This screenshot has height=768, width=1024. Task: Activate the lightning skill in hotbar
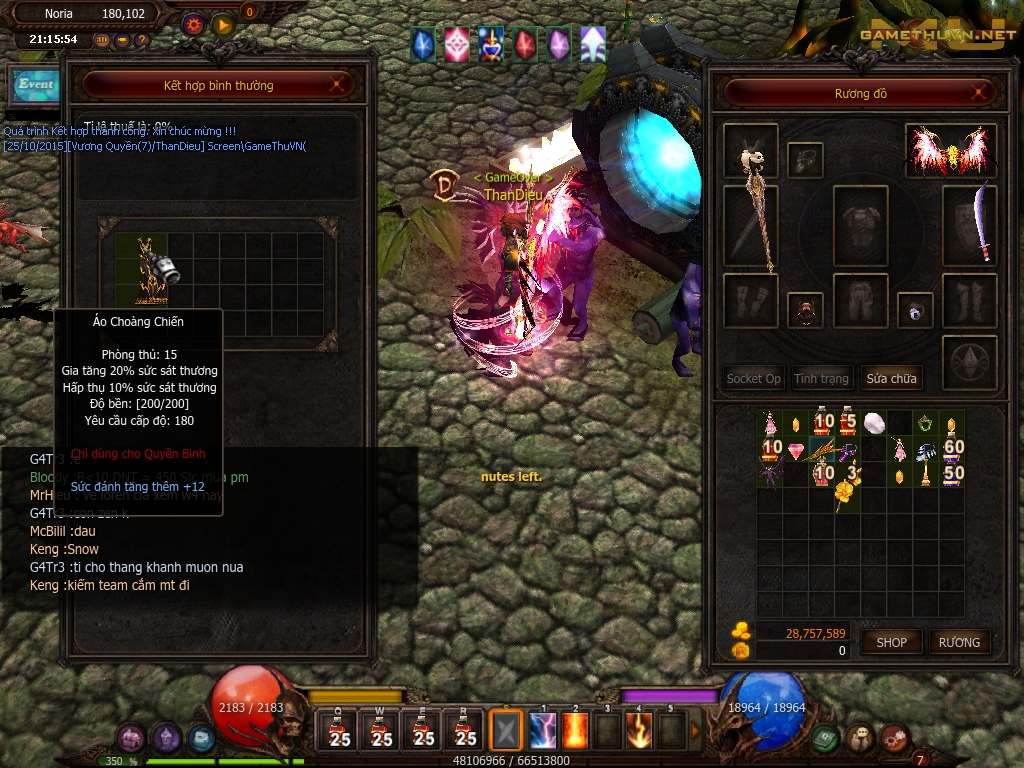[543, 731]
